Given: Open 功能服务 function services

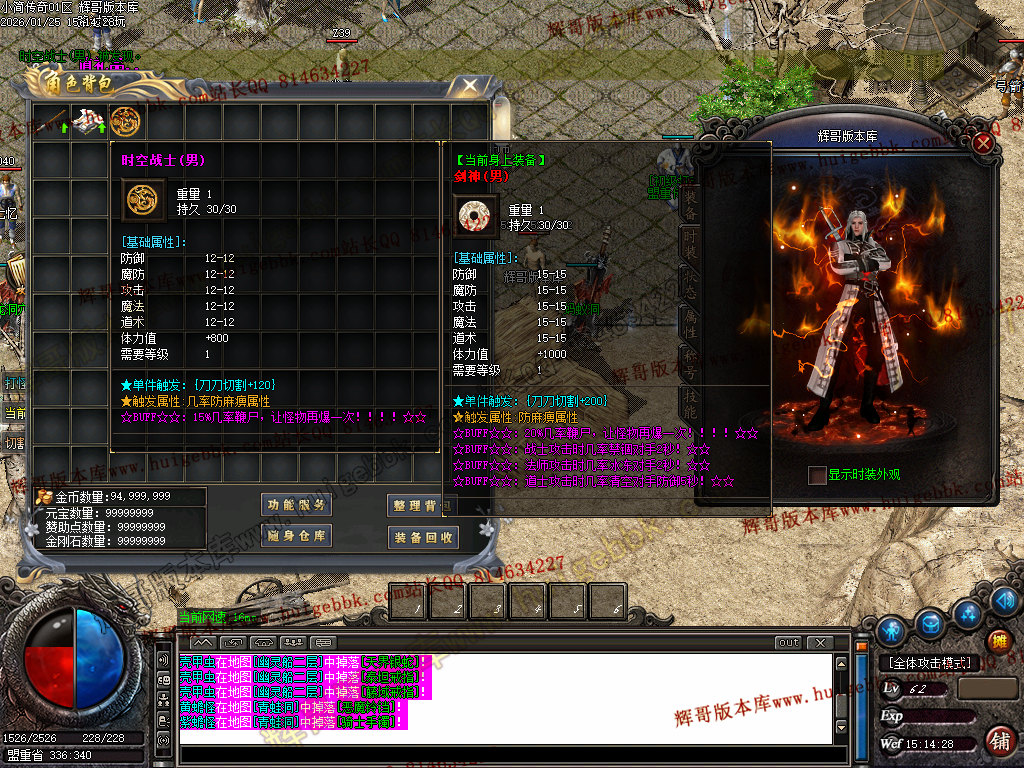Looking at the screenshot, I should 296,505.
